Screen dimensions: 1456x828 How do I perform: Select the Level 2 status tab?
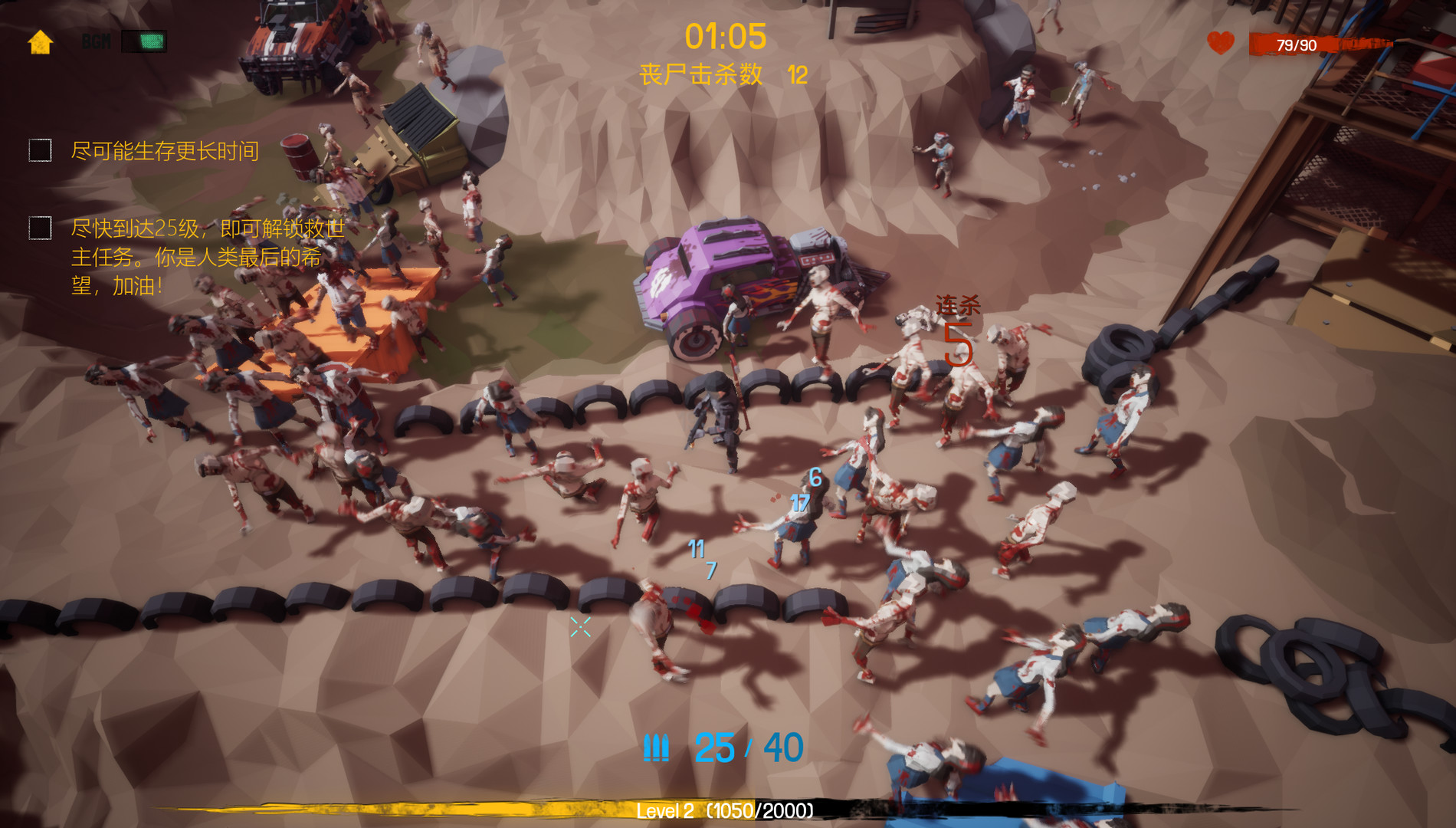tap(665, 809)
